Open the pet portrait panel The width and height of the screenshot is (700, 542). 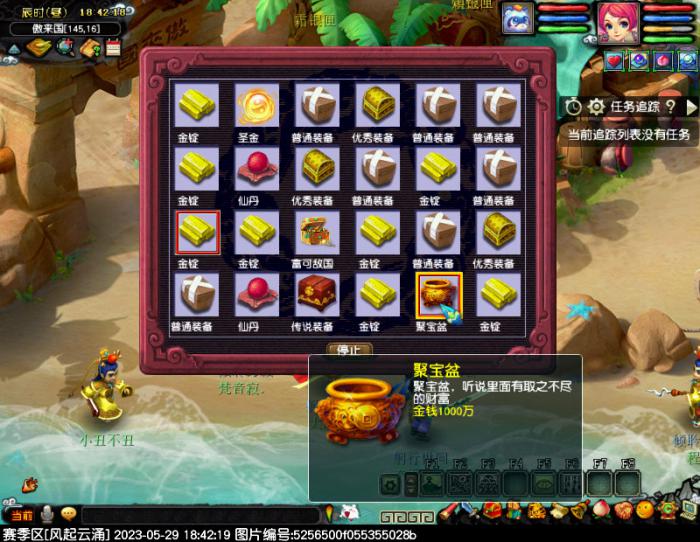tap(517, 19)
